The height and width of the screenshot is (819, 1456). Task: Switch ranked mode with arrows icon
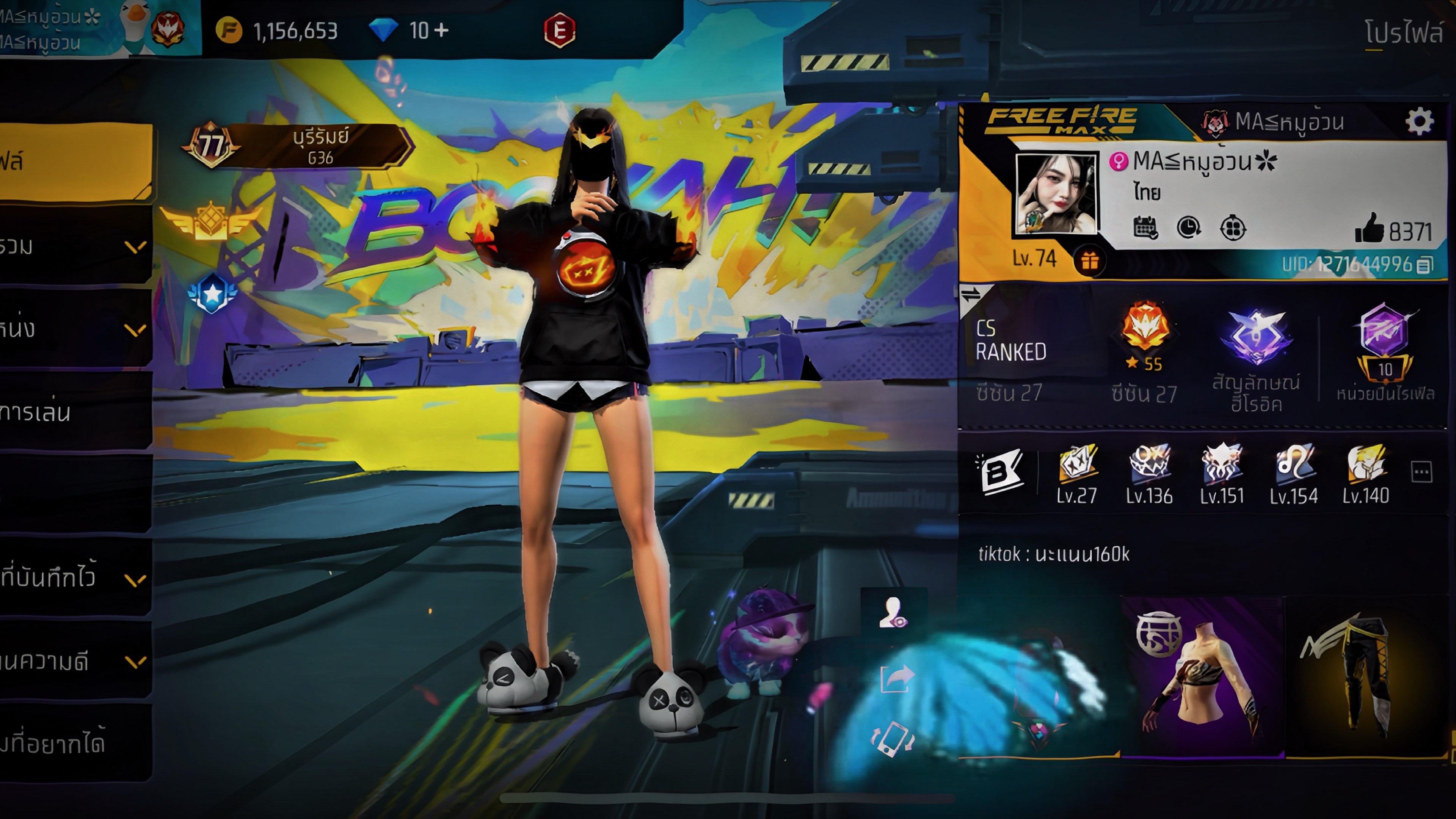point(971,295)
